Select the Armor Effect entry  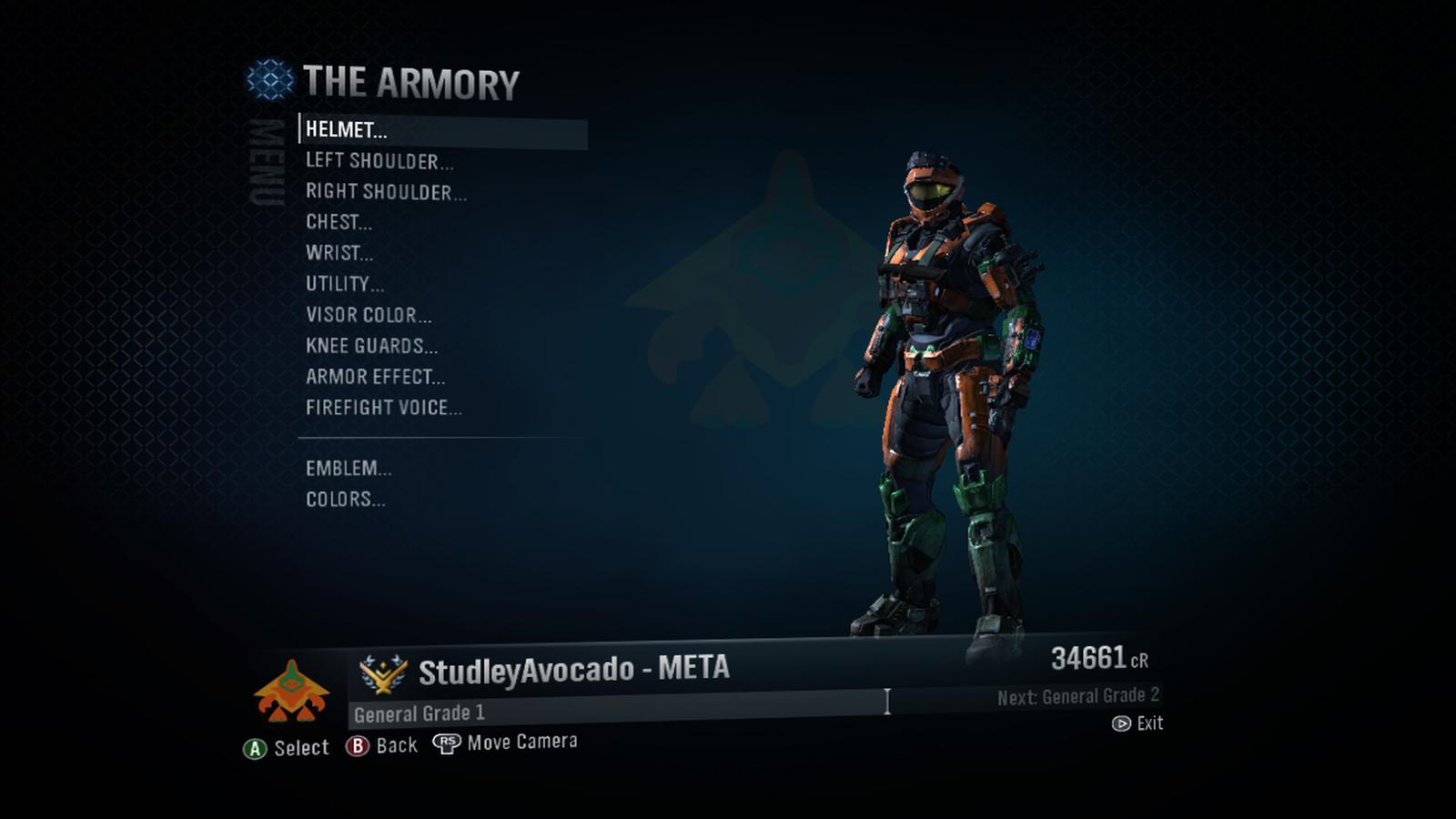(x=375, y=377)
